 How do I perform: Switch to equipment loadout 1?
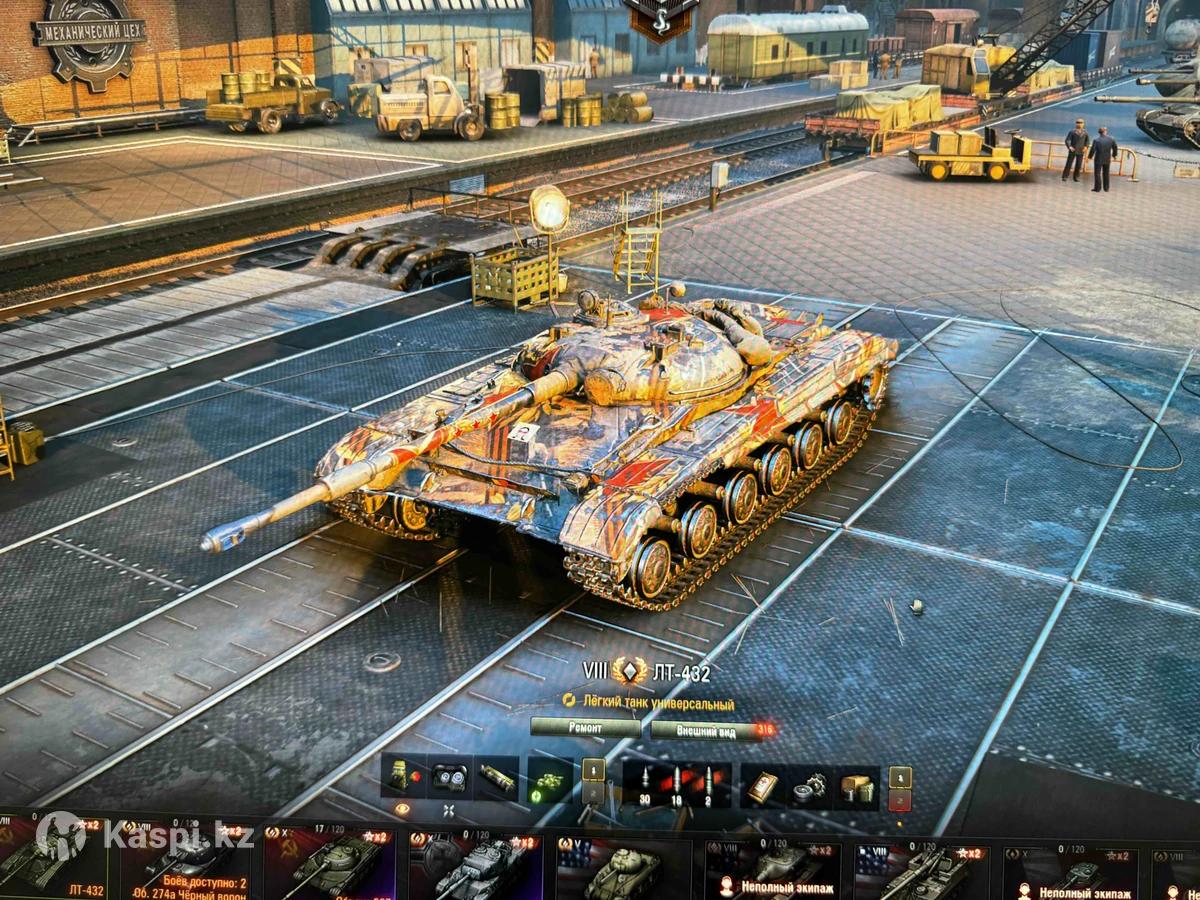click(594, 770)
